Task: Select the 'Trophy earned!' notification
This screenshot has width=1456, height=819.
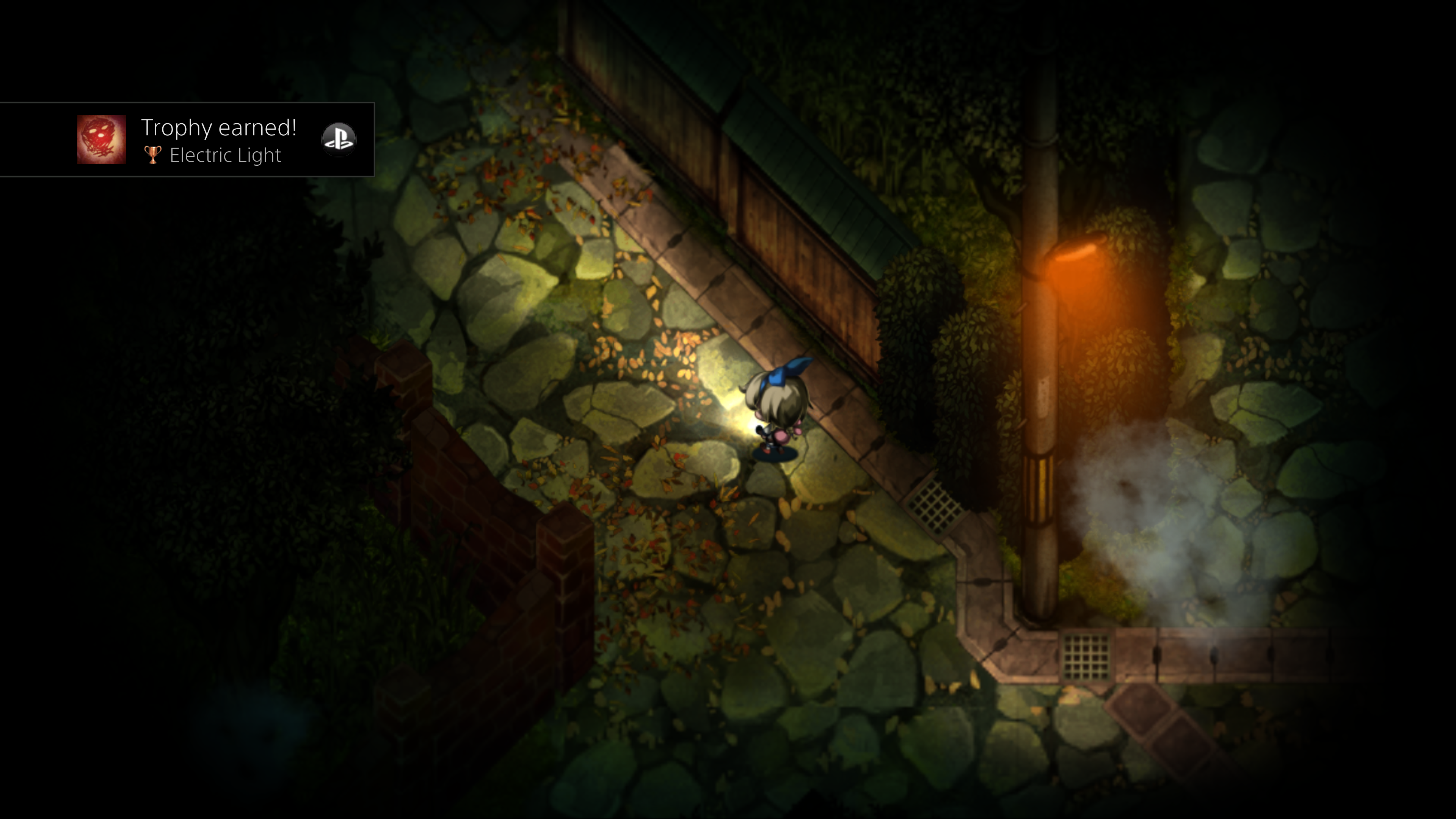Action: pyautogui.click(x=219, y=129)
